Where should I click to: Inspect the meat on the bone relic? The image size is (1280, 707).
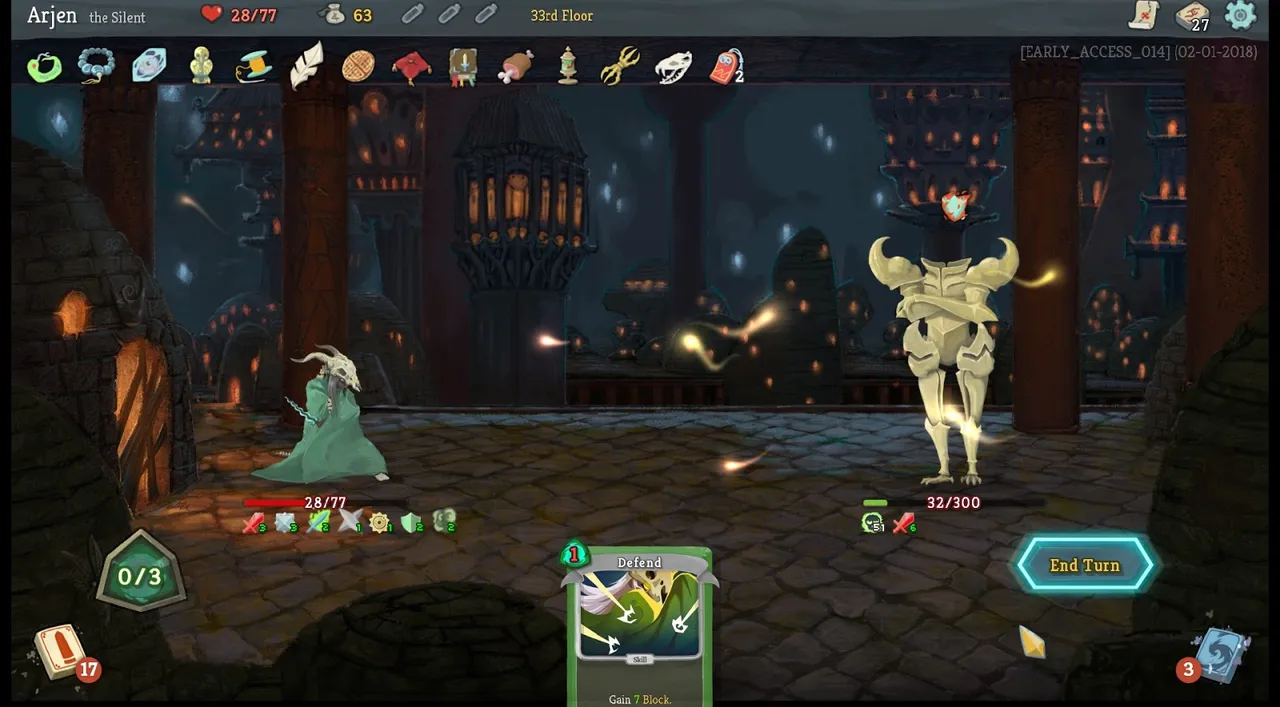point(516,67)
